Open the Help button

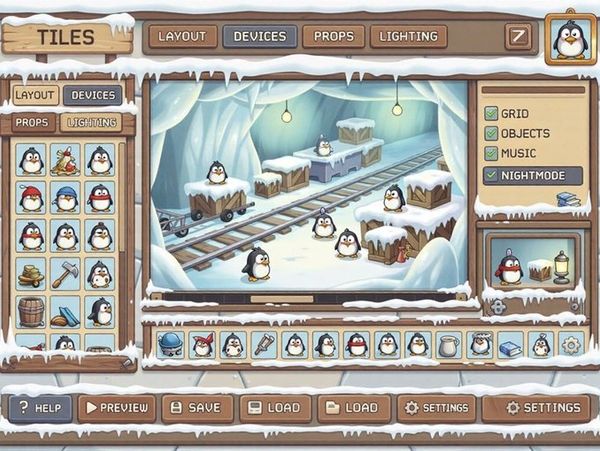(40, 408)
